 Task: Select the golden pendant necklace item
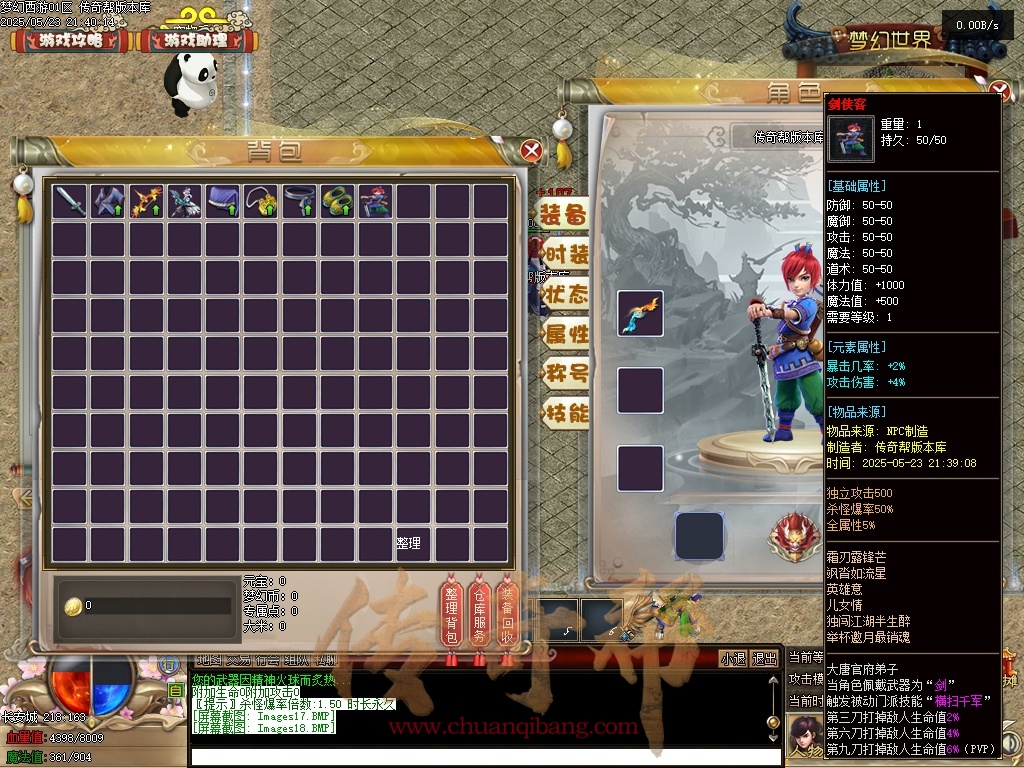[x=262, y=202]
